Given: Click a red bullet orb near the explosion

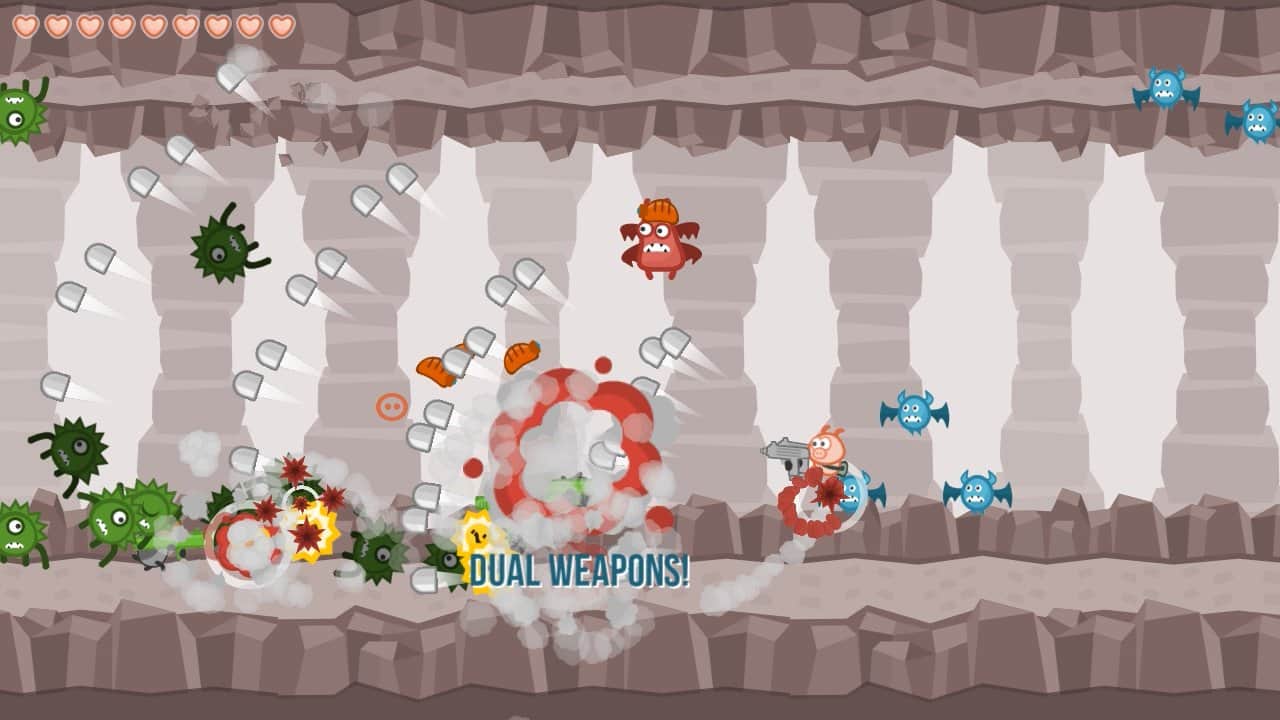Looking at the screenshot, I should [604, 365].
